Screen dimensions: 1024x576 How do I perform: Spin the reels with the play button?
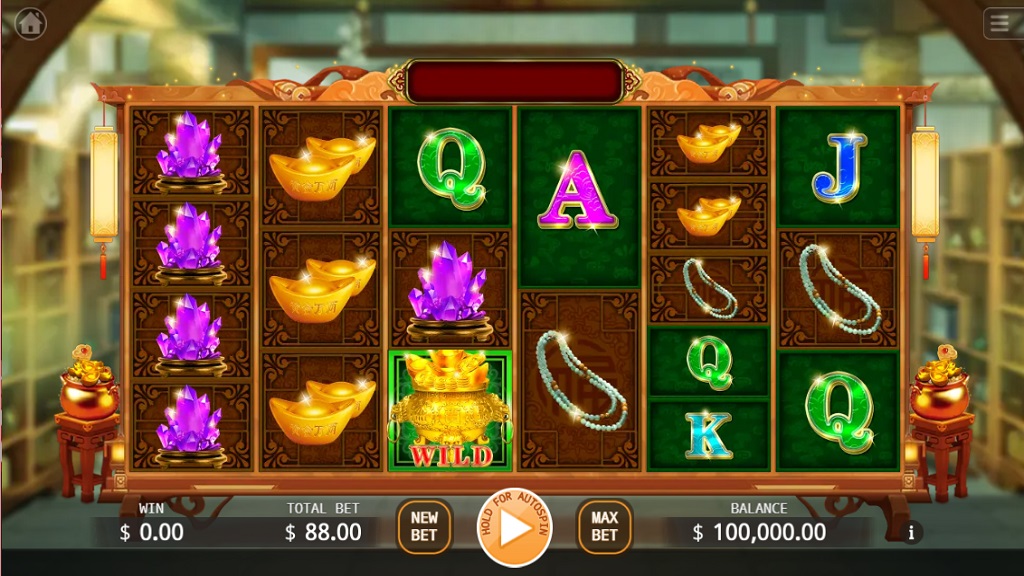[x=514, y=527]
